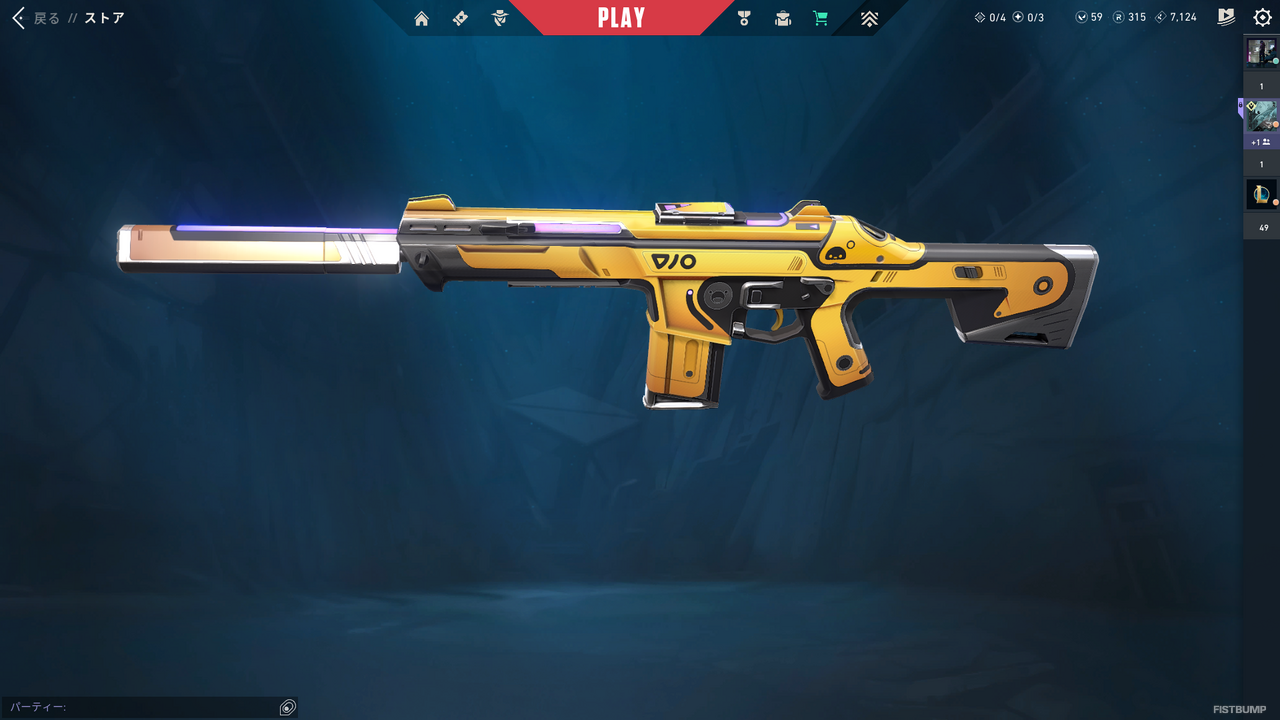1280x720 pixels.
Task: Click the red PLAY button
Action: pos(621,18)
